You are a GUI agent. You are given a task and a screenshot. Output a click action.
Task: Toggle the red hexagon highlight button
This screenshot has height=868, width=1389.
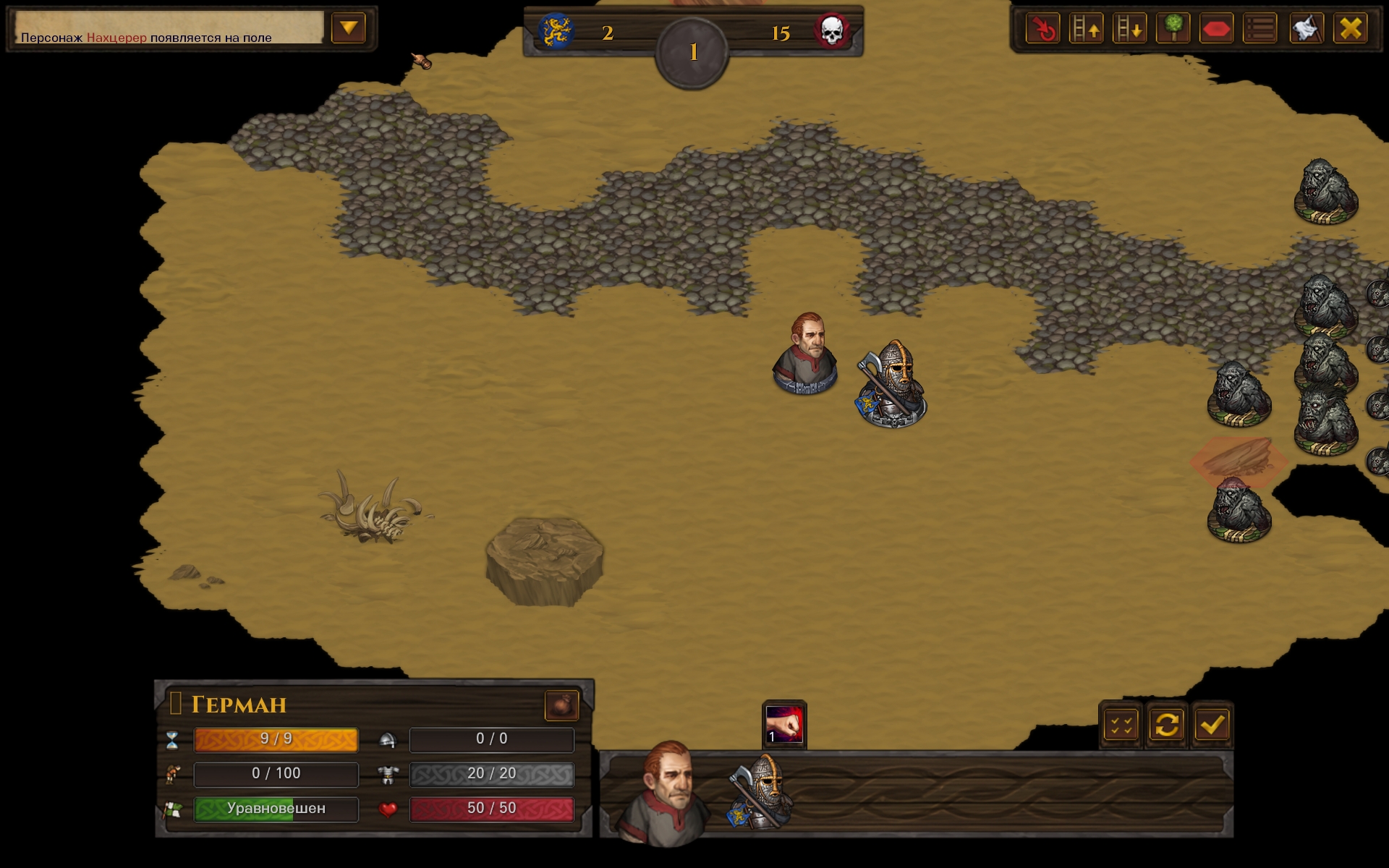coord(1216,29)
